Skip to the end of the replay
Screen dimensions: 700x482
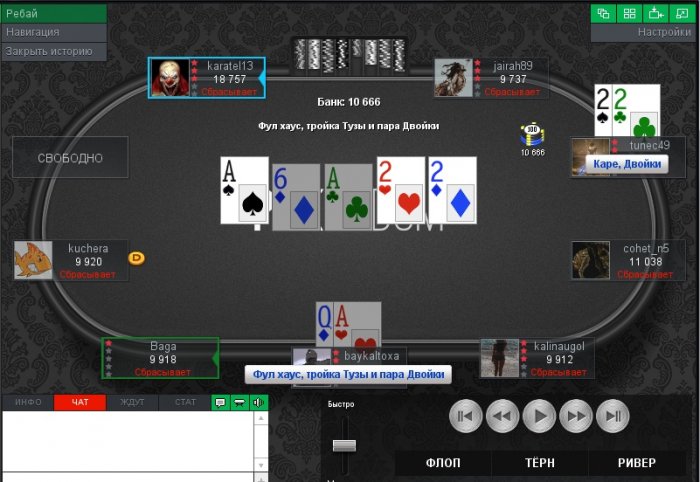pyautogui.click(x=614, y=415)
